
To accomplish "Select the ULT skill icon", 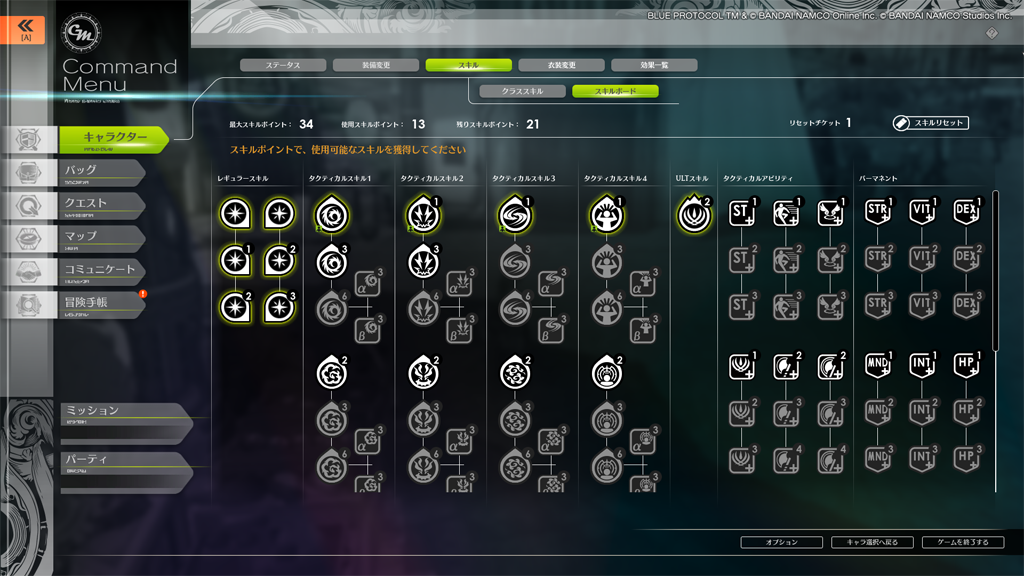I will [x=693, y=214].
